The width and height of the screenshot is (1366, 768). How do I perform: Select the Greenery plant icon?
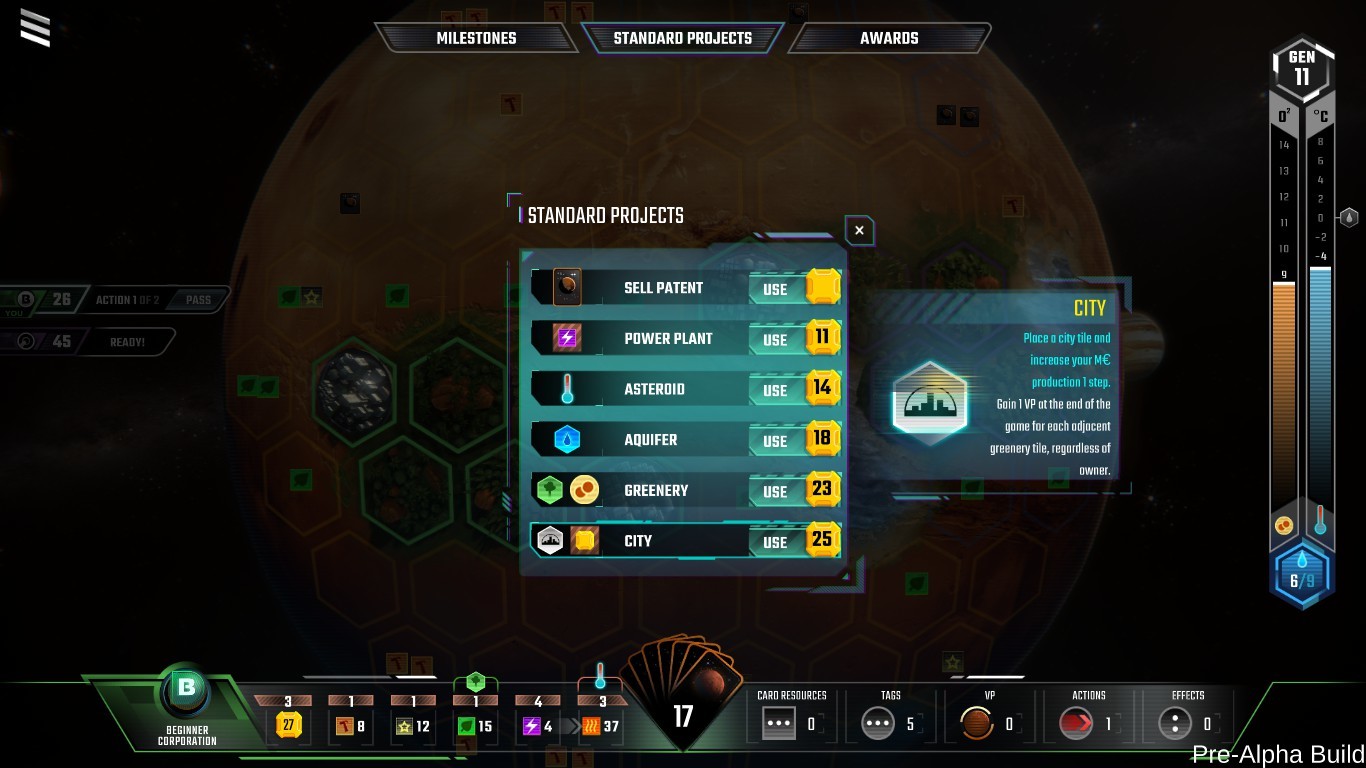click(549, 490)
